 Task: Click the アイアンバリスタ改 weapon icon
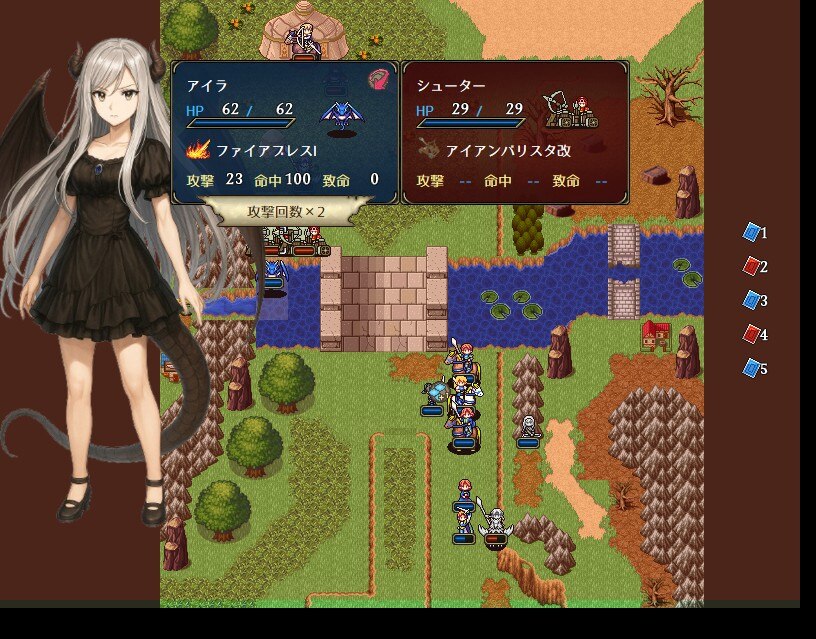(x=429, y=151)
